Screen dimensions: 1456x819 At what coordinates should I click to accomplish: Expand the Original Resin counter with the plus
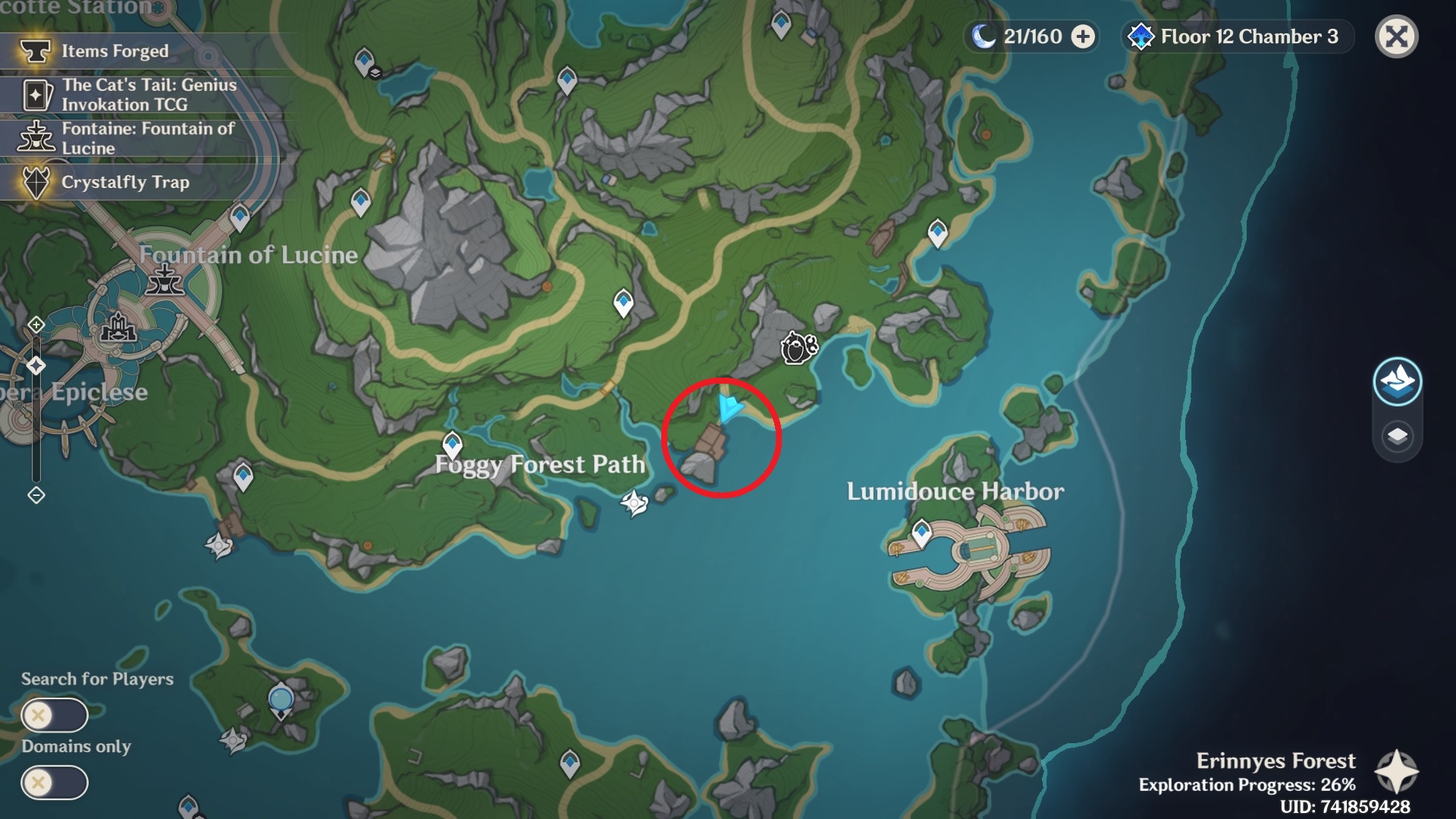[1083, 35]
